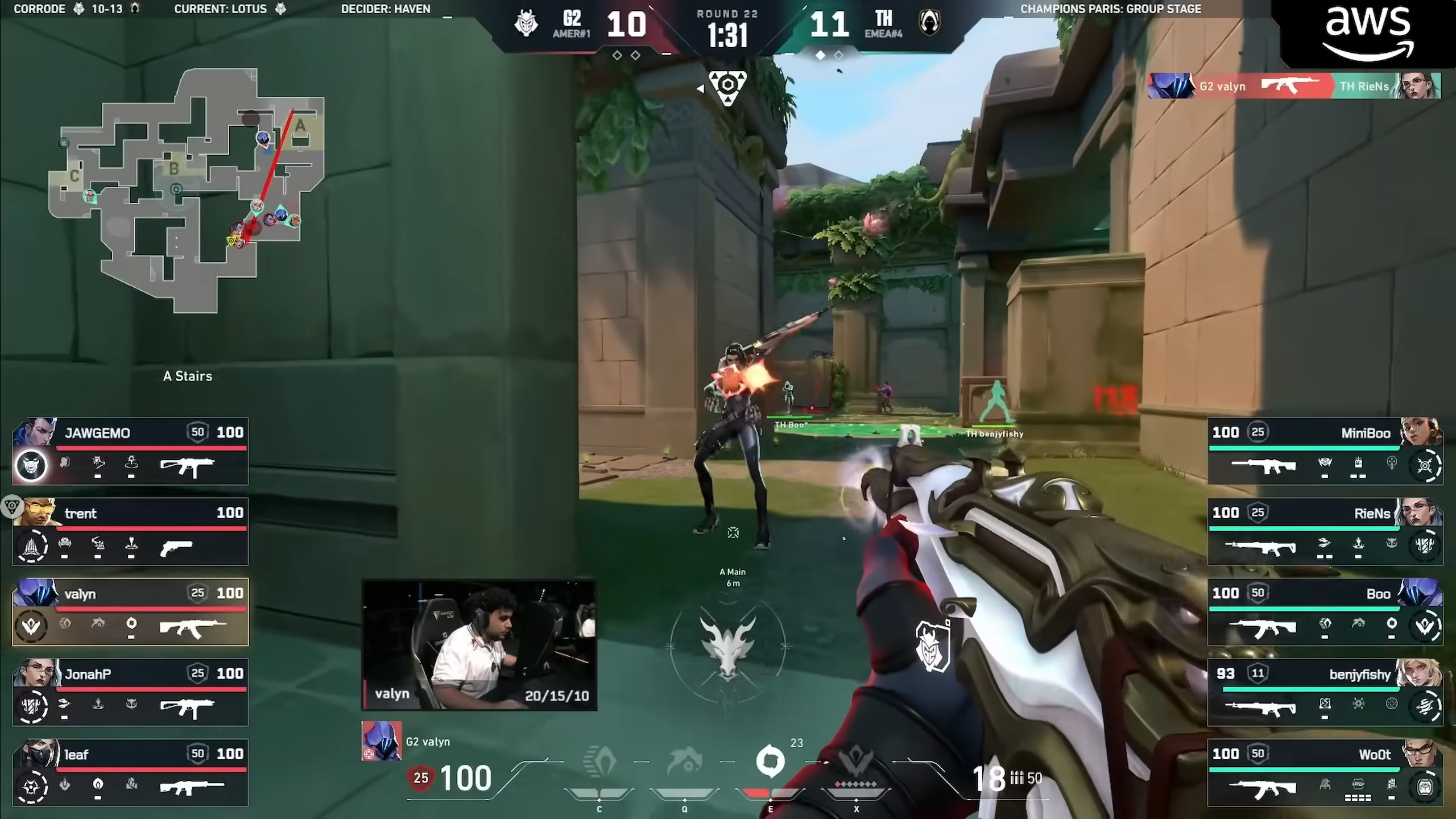Click the Team Heretics logo in scoreboard
This screenshot has width=1456, height=819.
click(930, 24)
